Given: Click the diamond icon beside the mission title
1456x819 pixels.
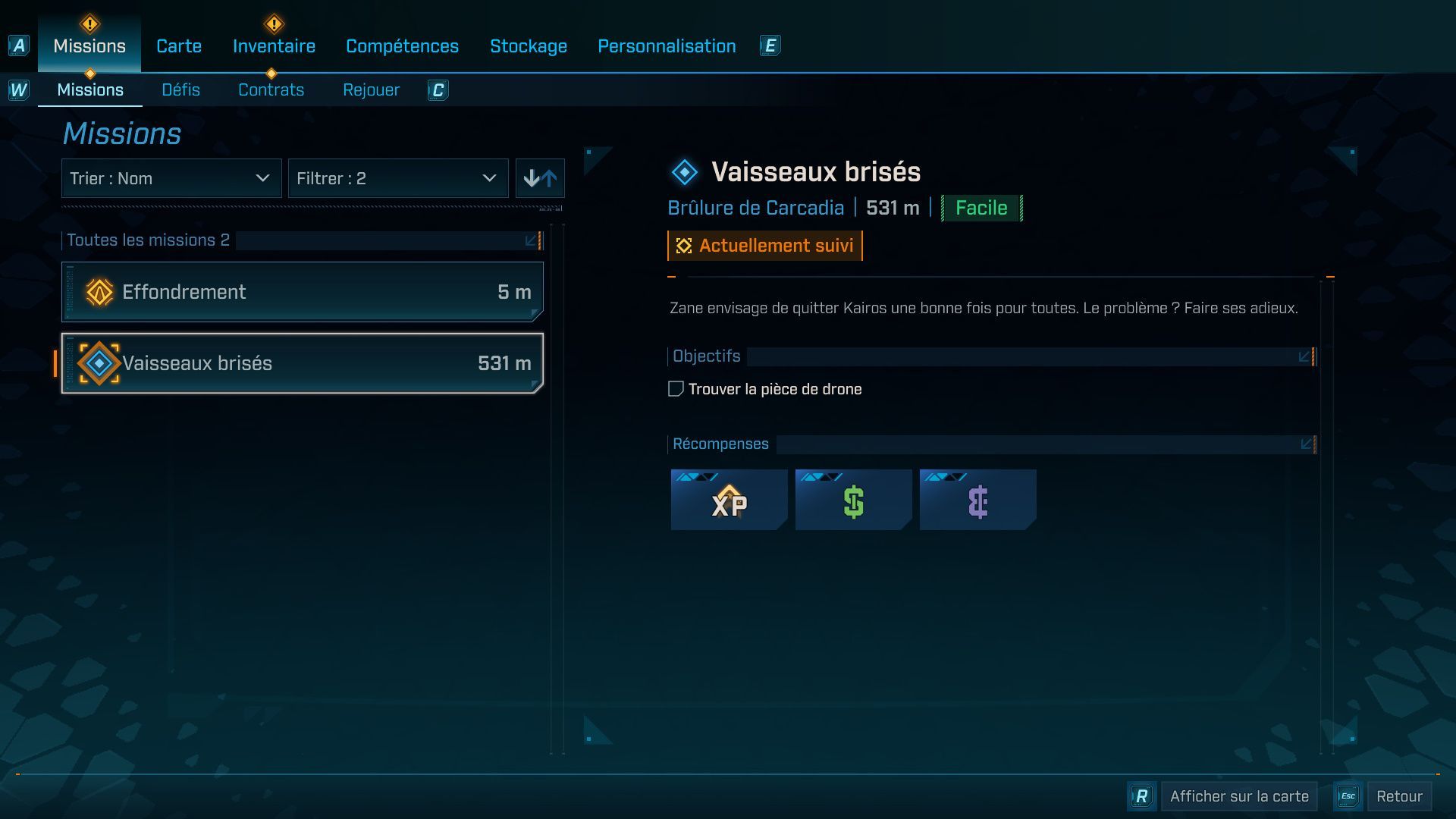Looking at the screenshot, I should 684,171.
